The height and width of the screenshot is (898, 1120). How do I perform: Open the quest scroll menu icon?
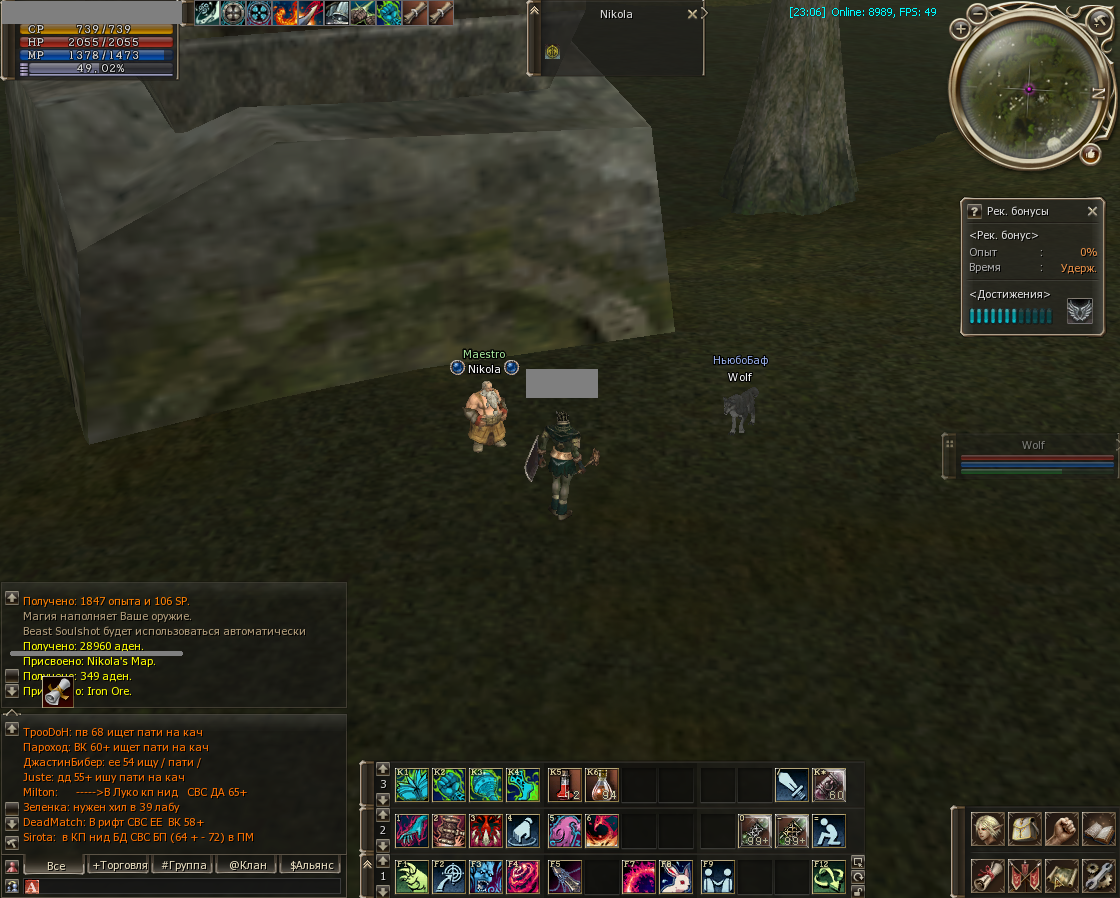click(x=988, y=876)
